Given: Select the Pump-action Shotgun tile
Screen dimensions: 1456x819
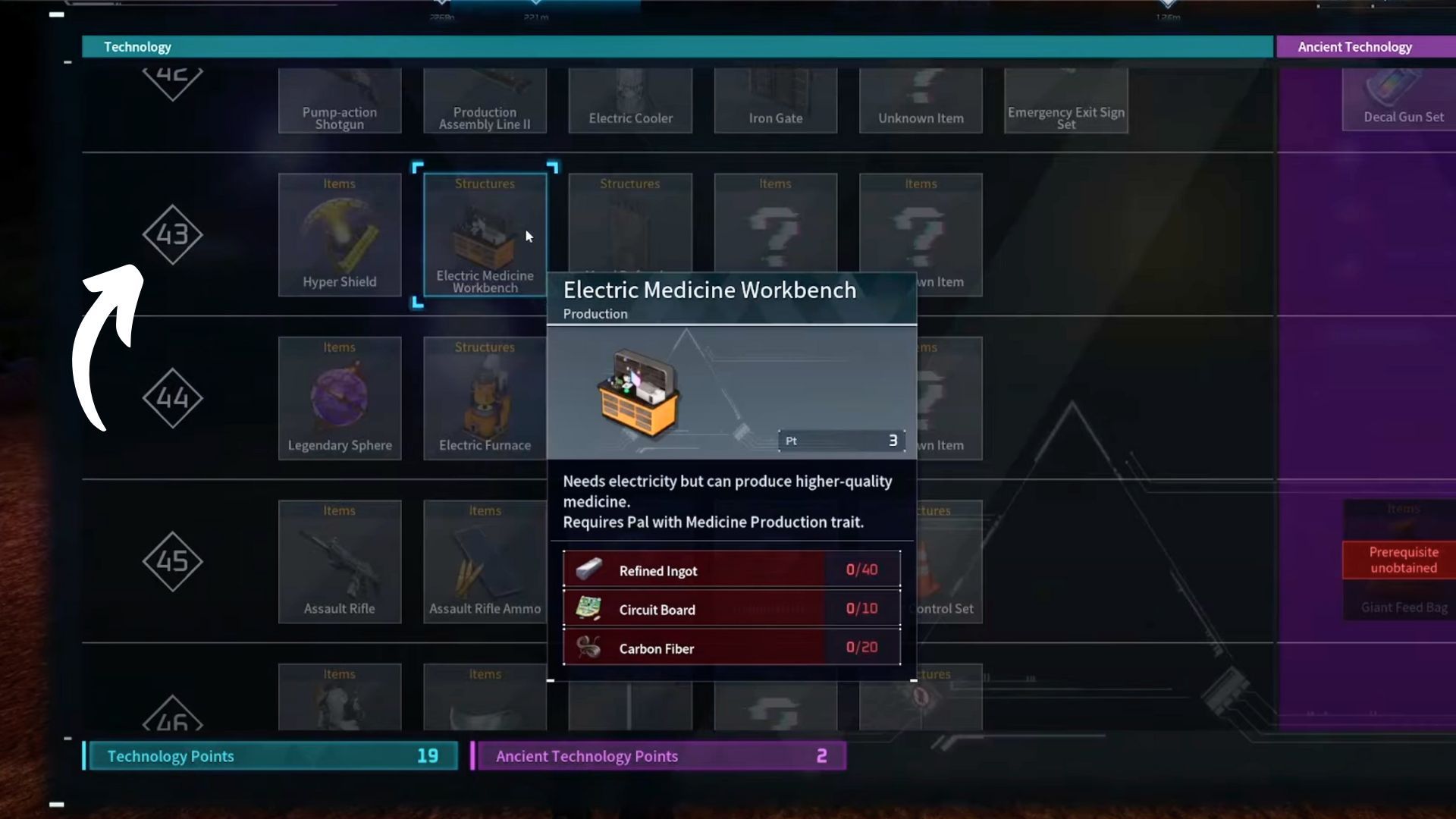Looking at the screenshot, I should click(x=339, y=102).
